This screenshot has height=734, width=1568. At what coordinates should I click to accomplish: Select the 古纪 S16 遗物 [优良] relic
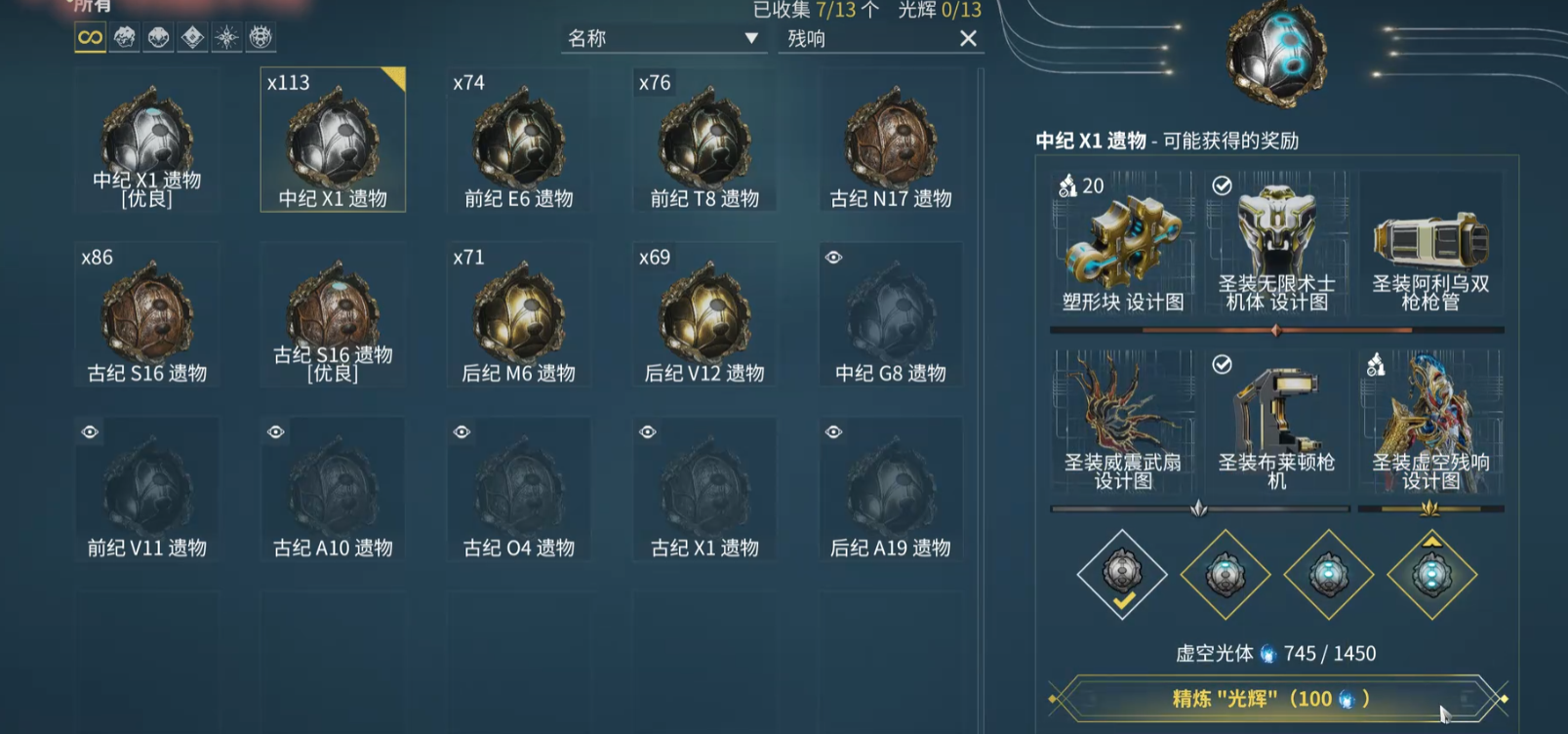[x=333, y=315]
